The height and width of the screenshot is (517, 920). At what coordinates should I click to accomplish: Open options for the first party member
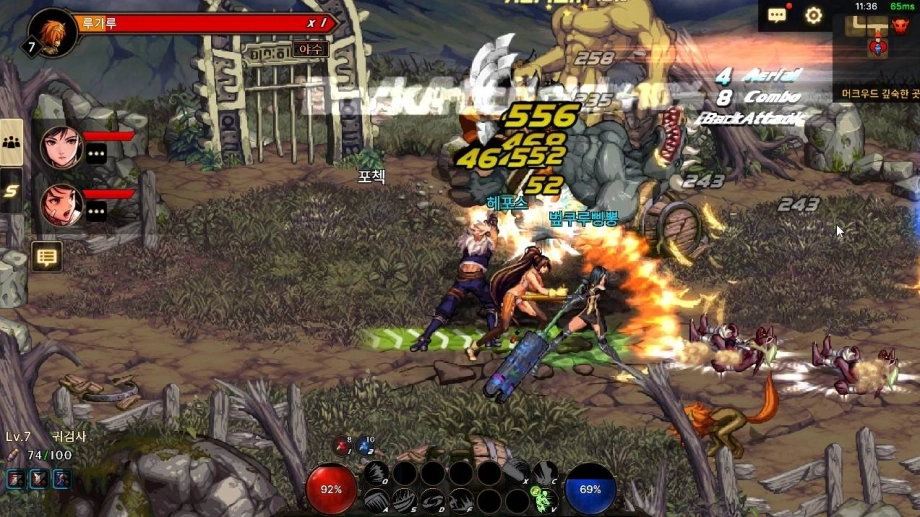point(96,154)
